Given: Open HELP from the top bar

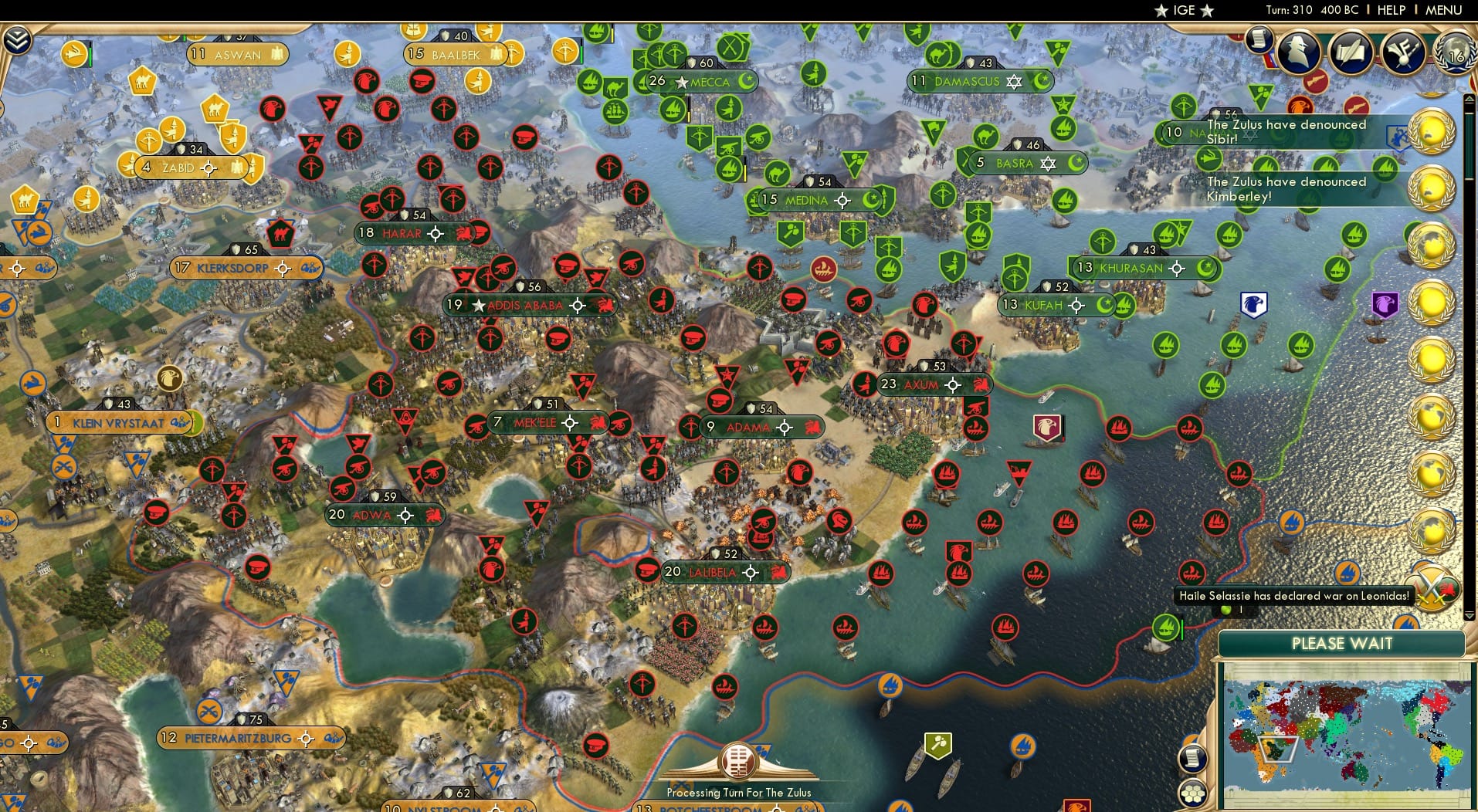Looking at the screenshot, I should coord(1391,10).
